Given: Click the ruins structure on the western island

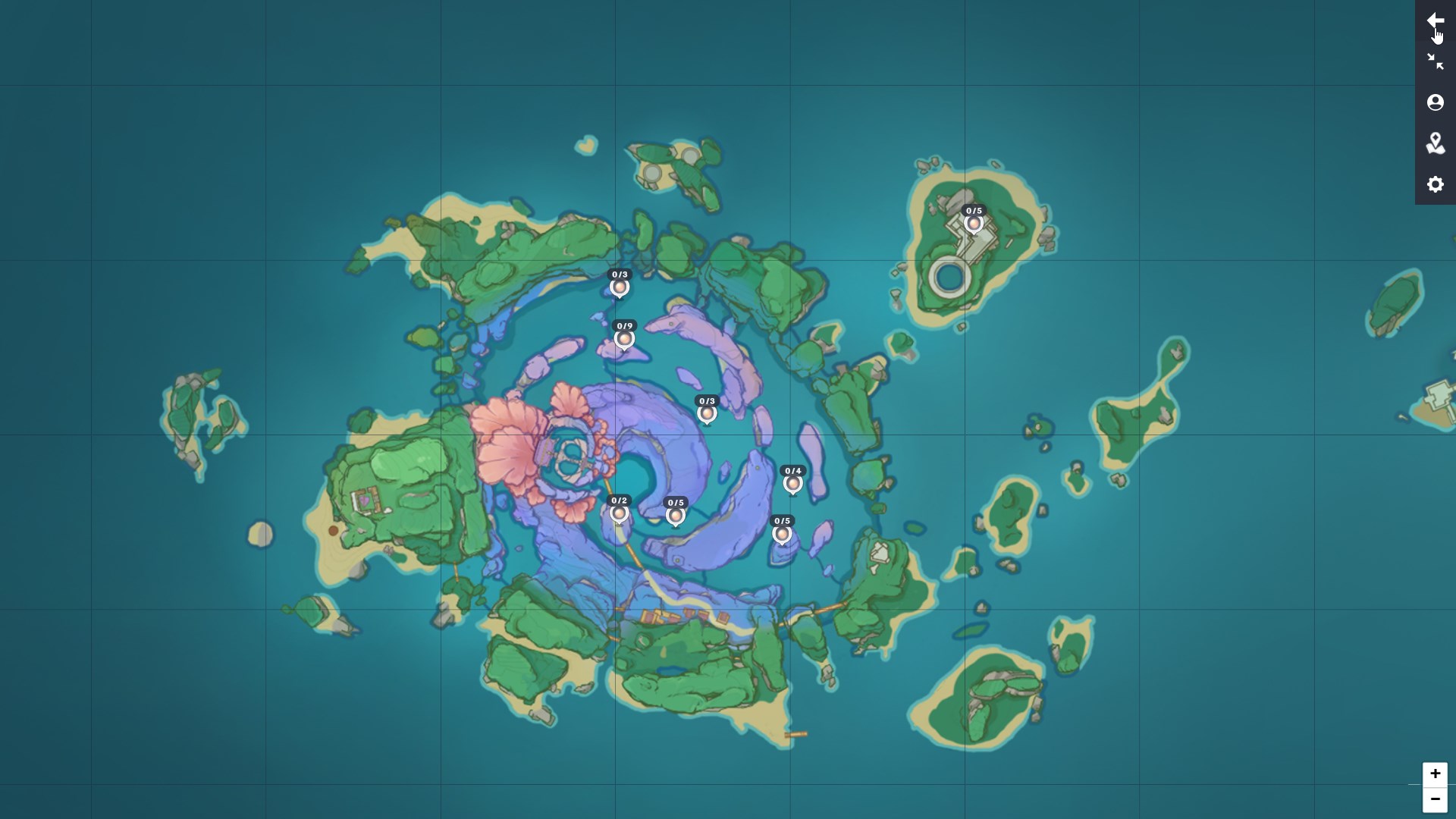Looking at the screenshot, I should tap(366, 500).
